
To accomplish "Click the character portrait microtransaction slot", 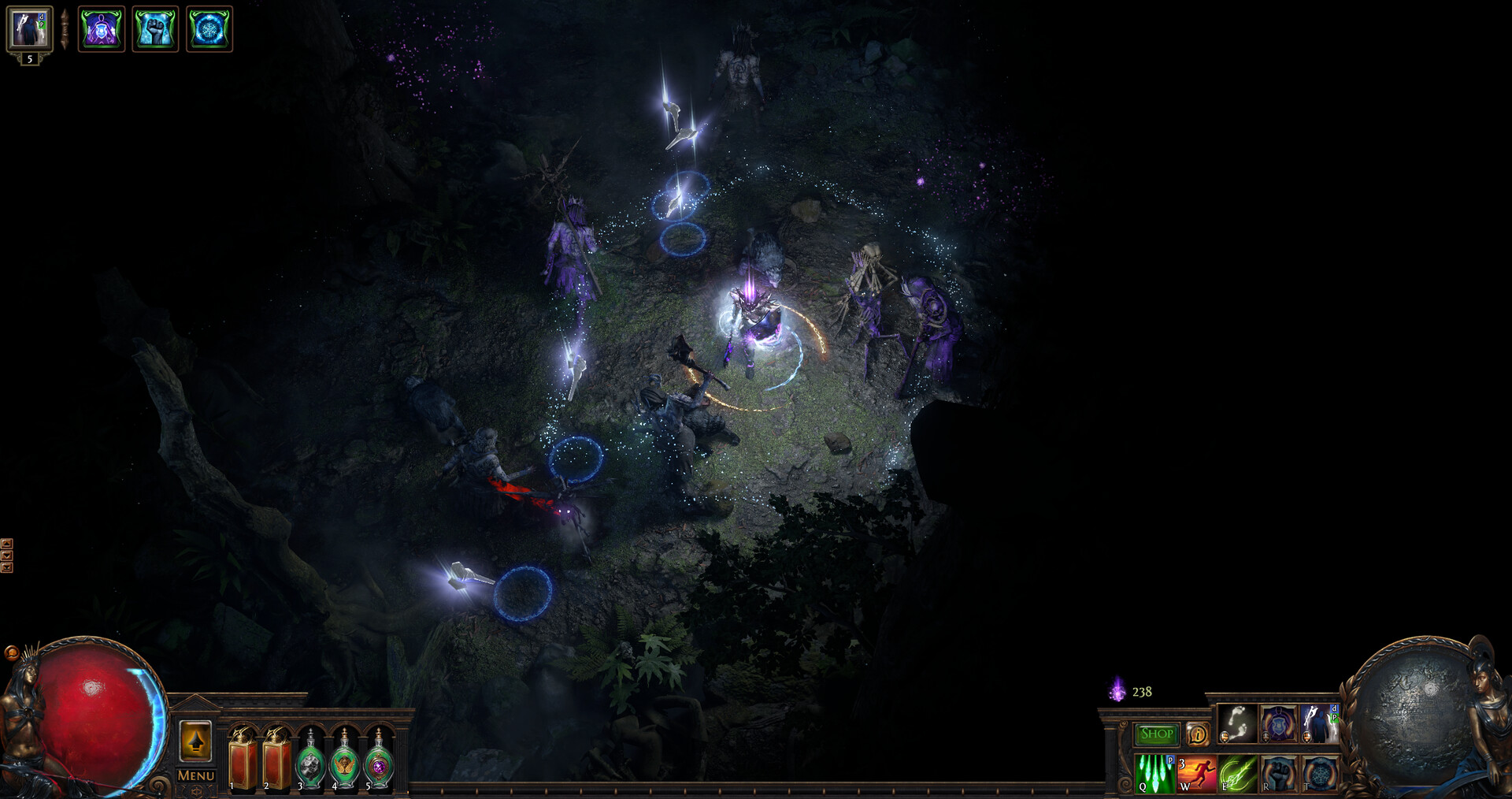I will 1318,723.
